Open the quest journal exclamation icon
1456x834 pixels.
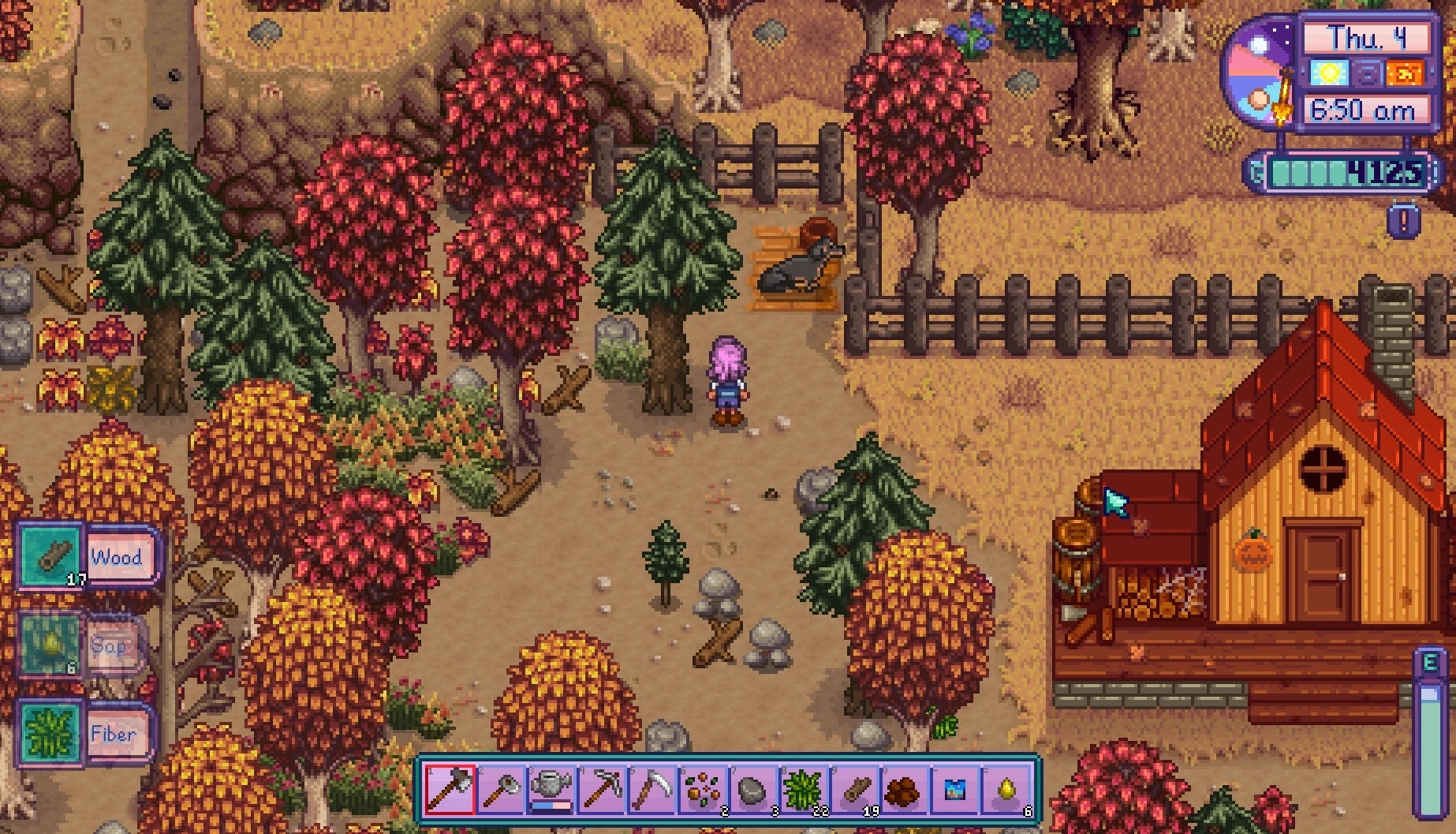coord(1403,221)
